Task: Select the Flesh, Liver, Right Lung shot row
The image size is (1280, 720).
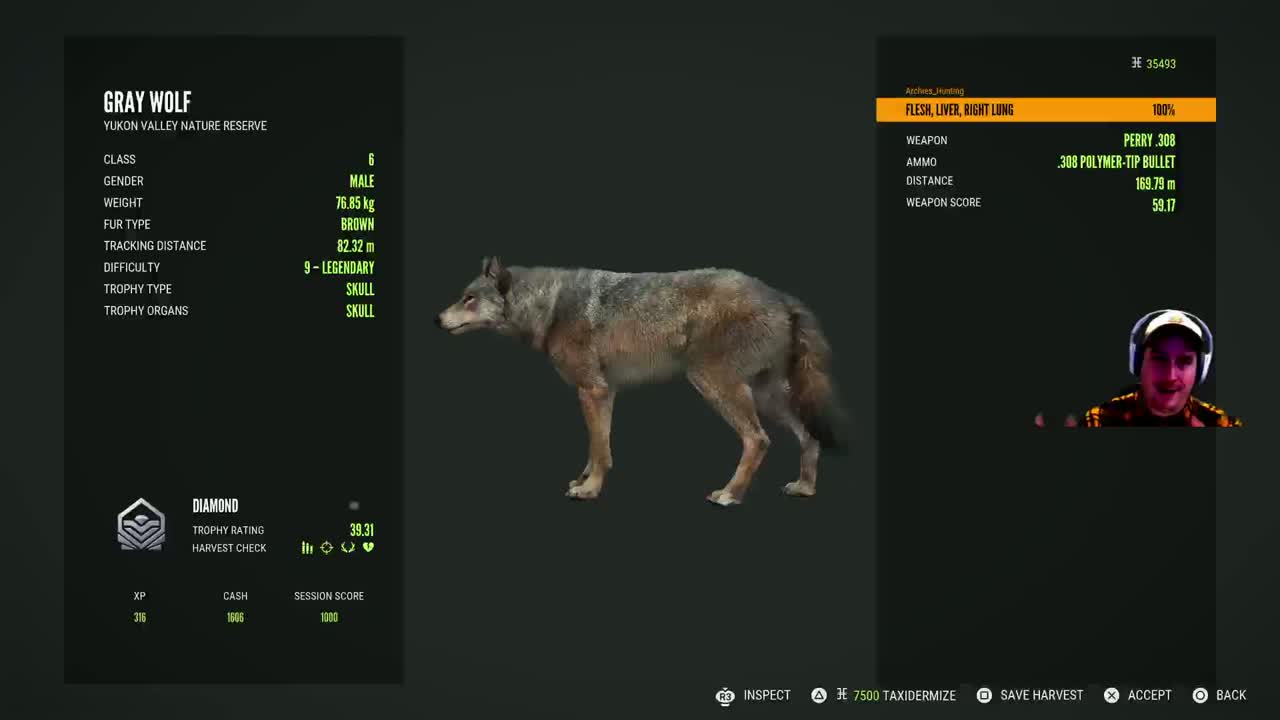Action: point(1045,110)
